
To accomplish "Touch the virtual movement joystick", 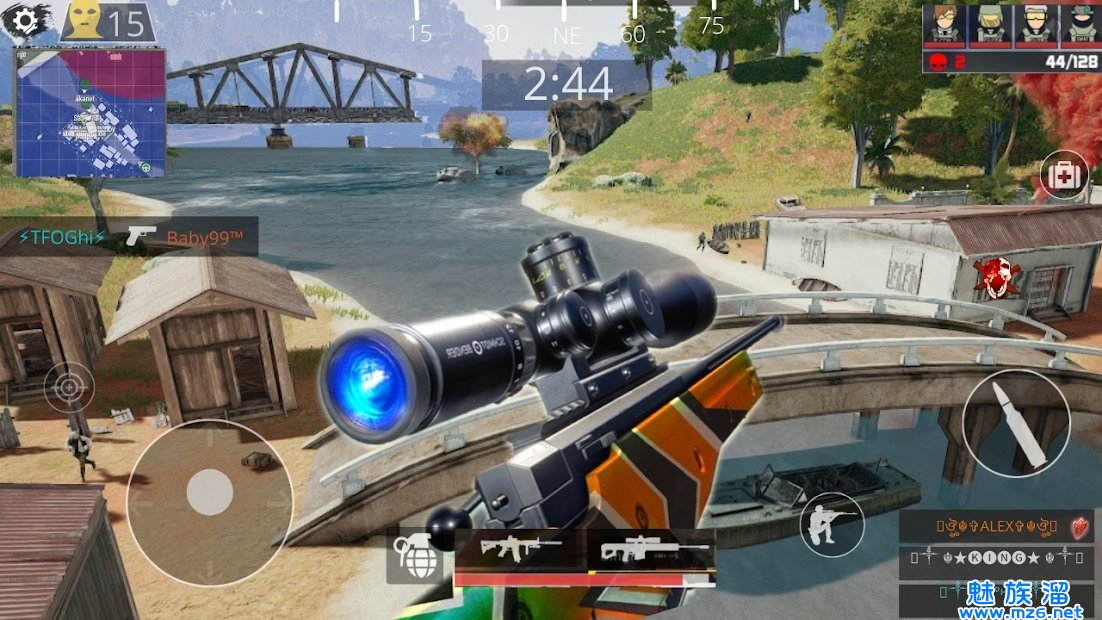I will click(x=210, y=493).
